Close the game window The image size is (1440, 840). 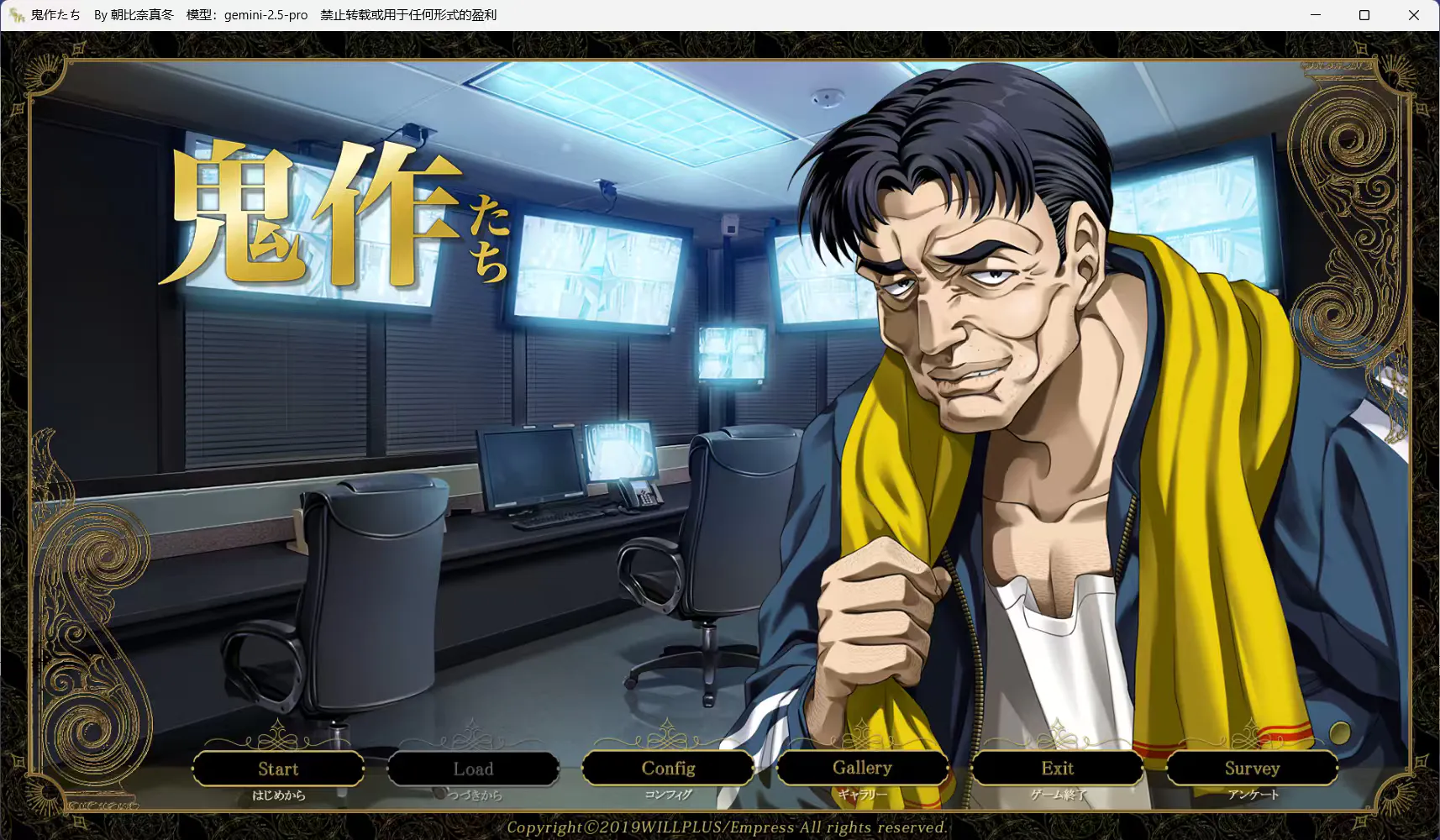[1414, 15]
